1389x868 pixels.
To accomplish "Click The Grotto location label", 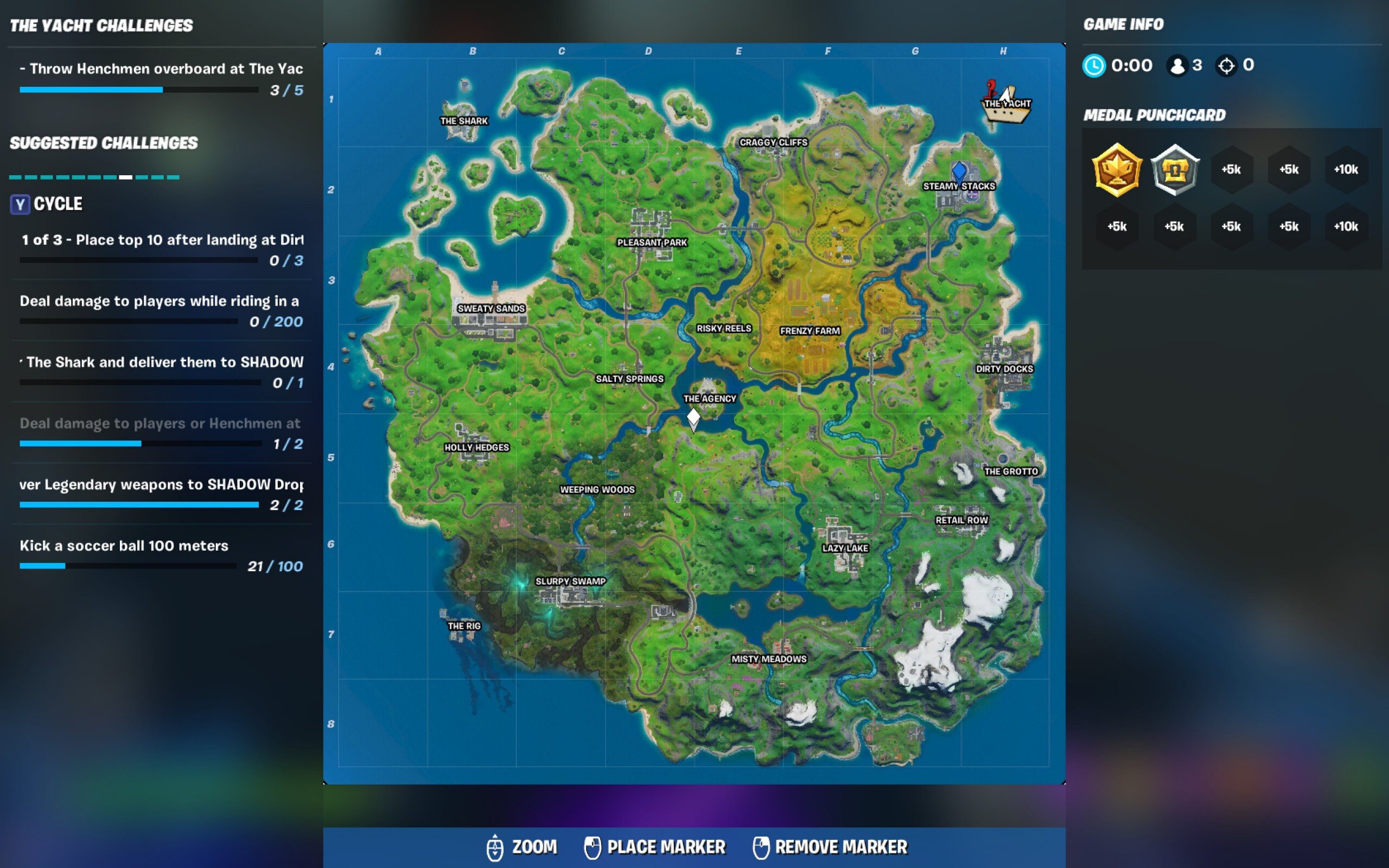I will [x=1011, y=471].
